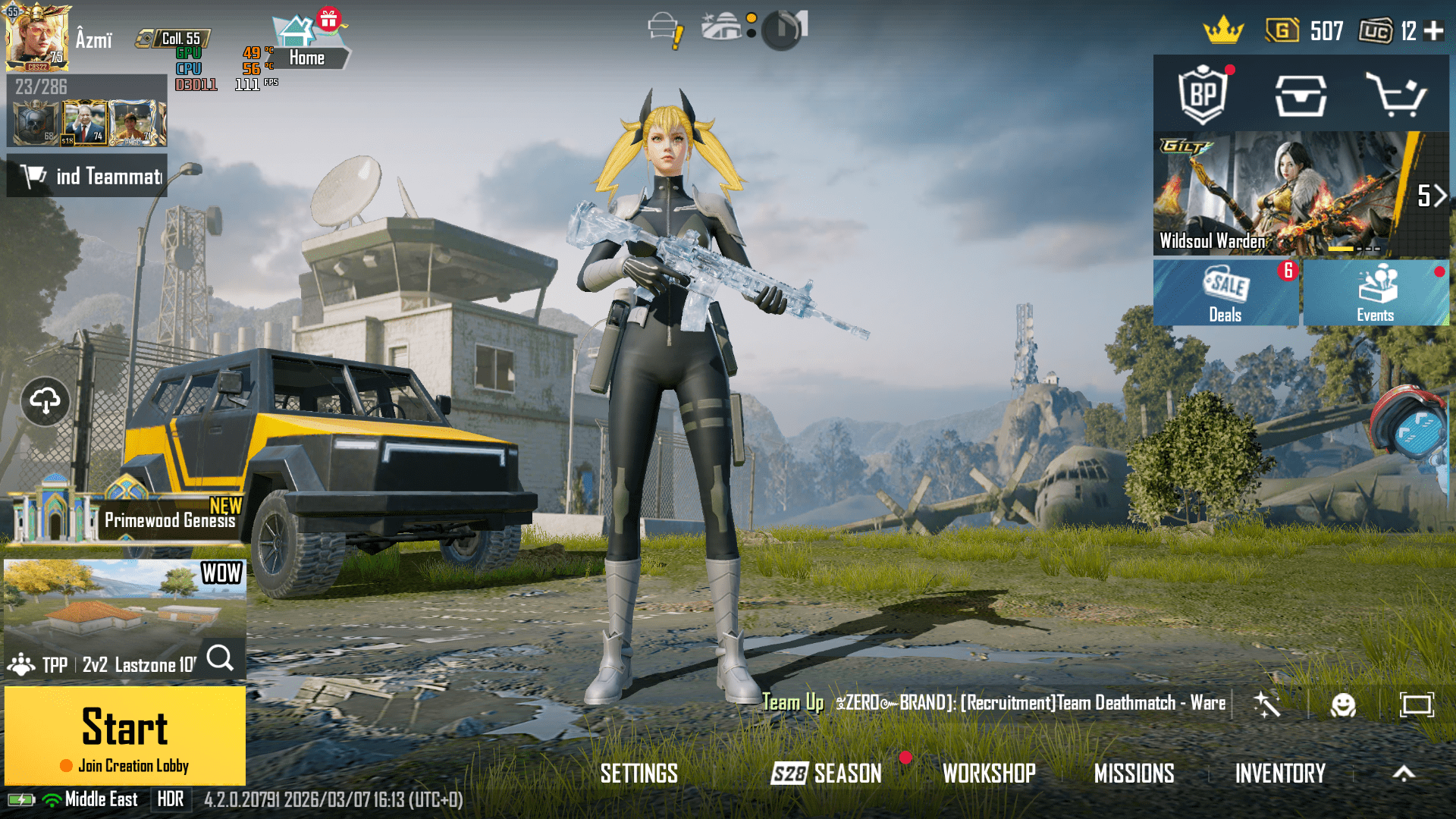Open the Deals sale page

point(1225,292)
